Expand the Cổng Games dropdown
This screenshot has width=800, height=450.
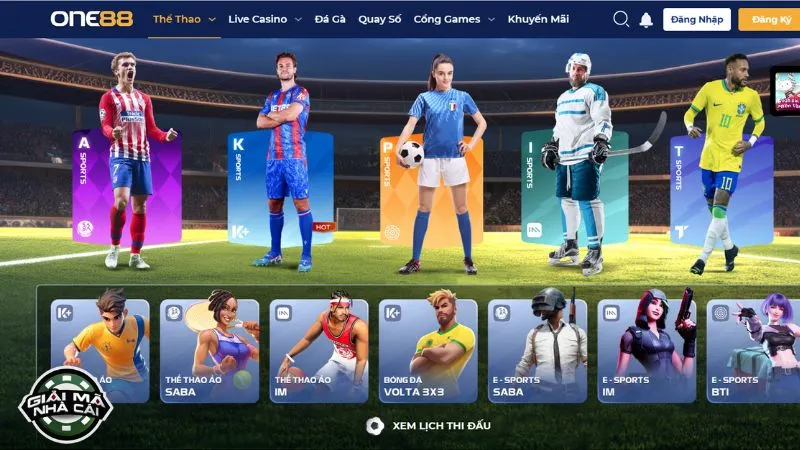[453, 19]
